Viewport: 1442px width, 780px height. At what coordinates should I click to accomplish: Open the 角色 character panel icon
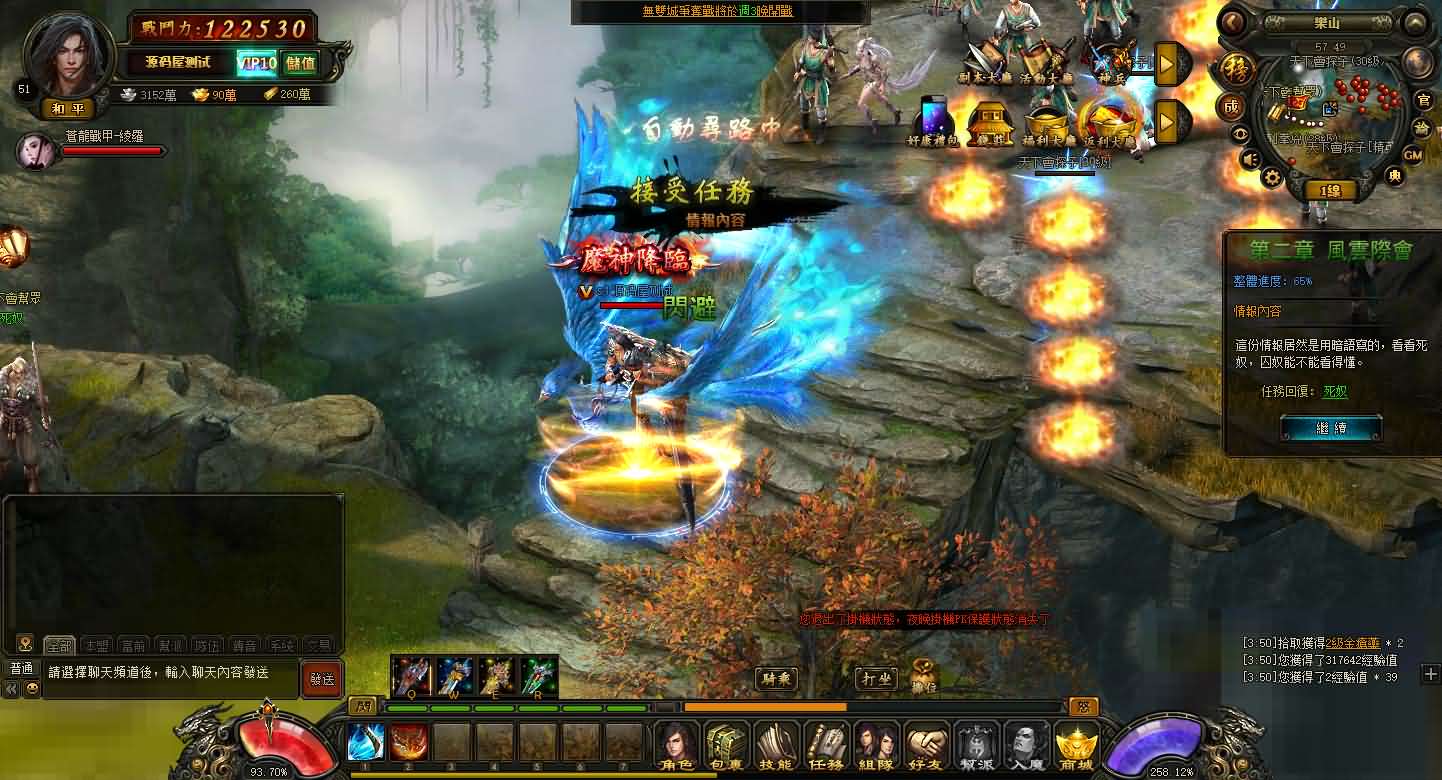tap(676, 745)
